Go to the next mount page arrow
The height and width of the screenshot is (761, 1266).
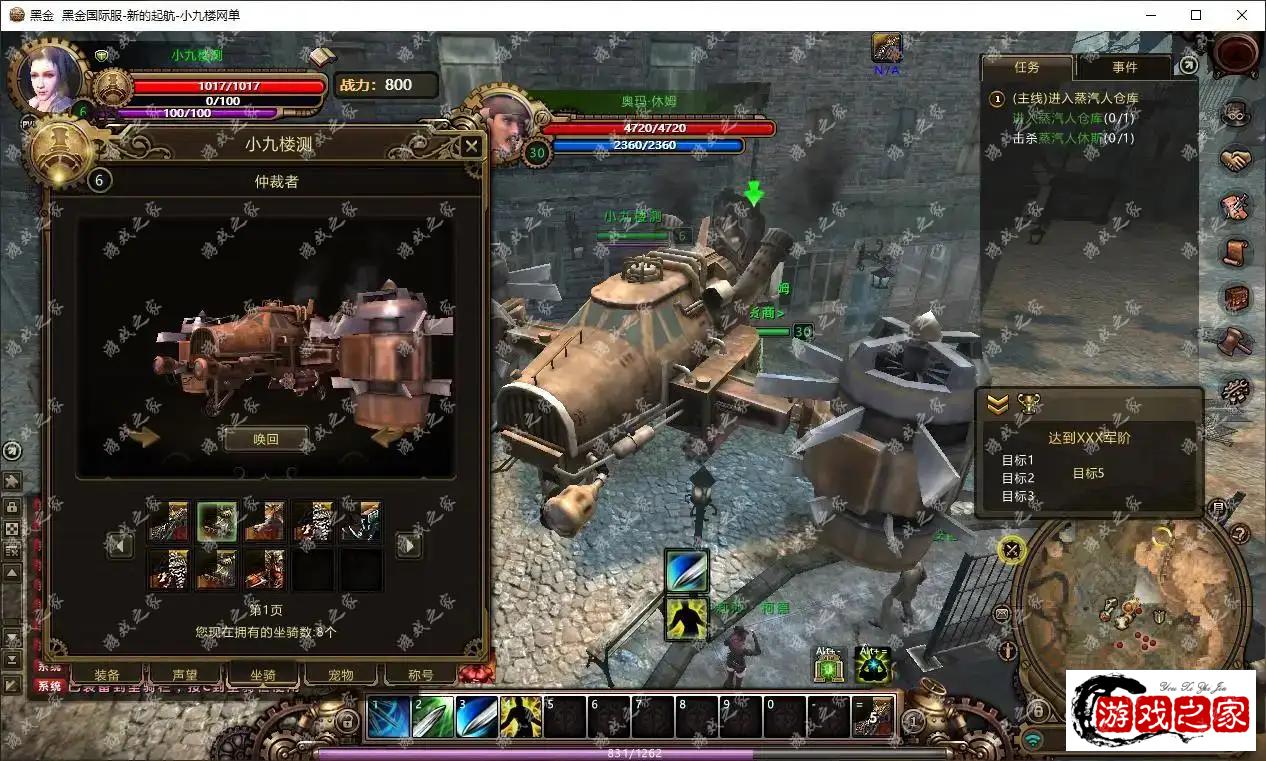[408, 545]
